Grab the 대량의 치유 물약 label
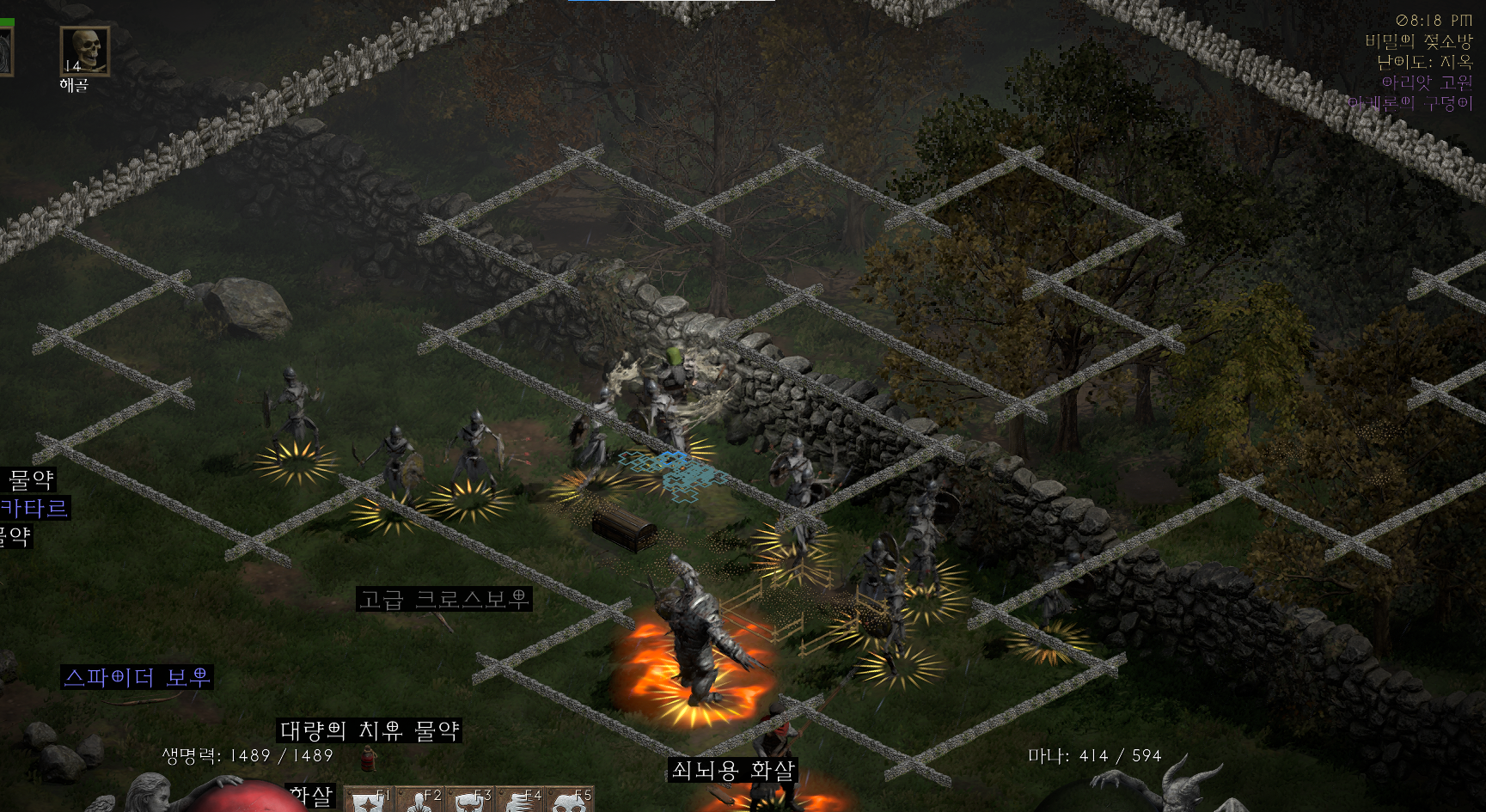 click(369, 730)
